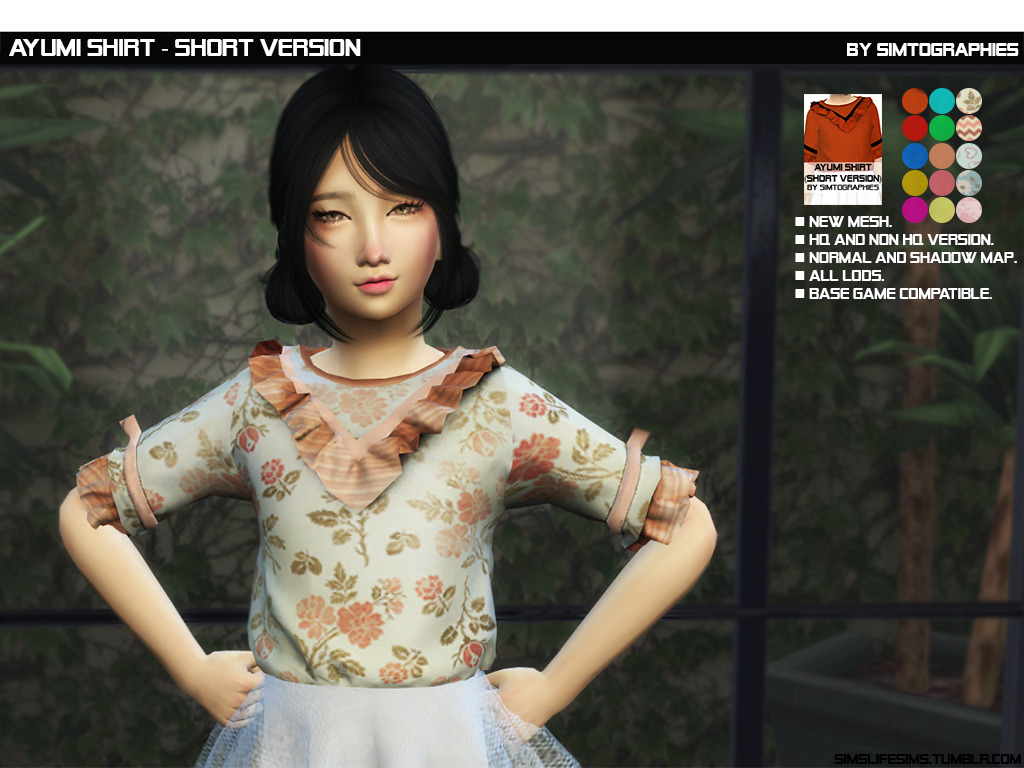Pick the lime yellow color swatch
The image size is (1024, 768).
click(x=941, y=210)
